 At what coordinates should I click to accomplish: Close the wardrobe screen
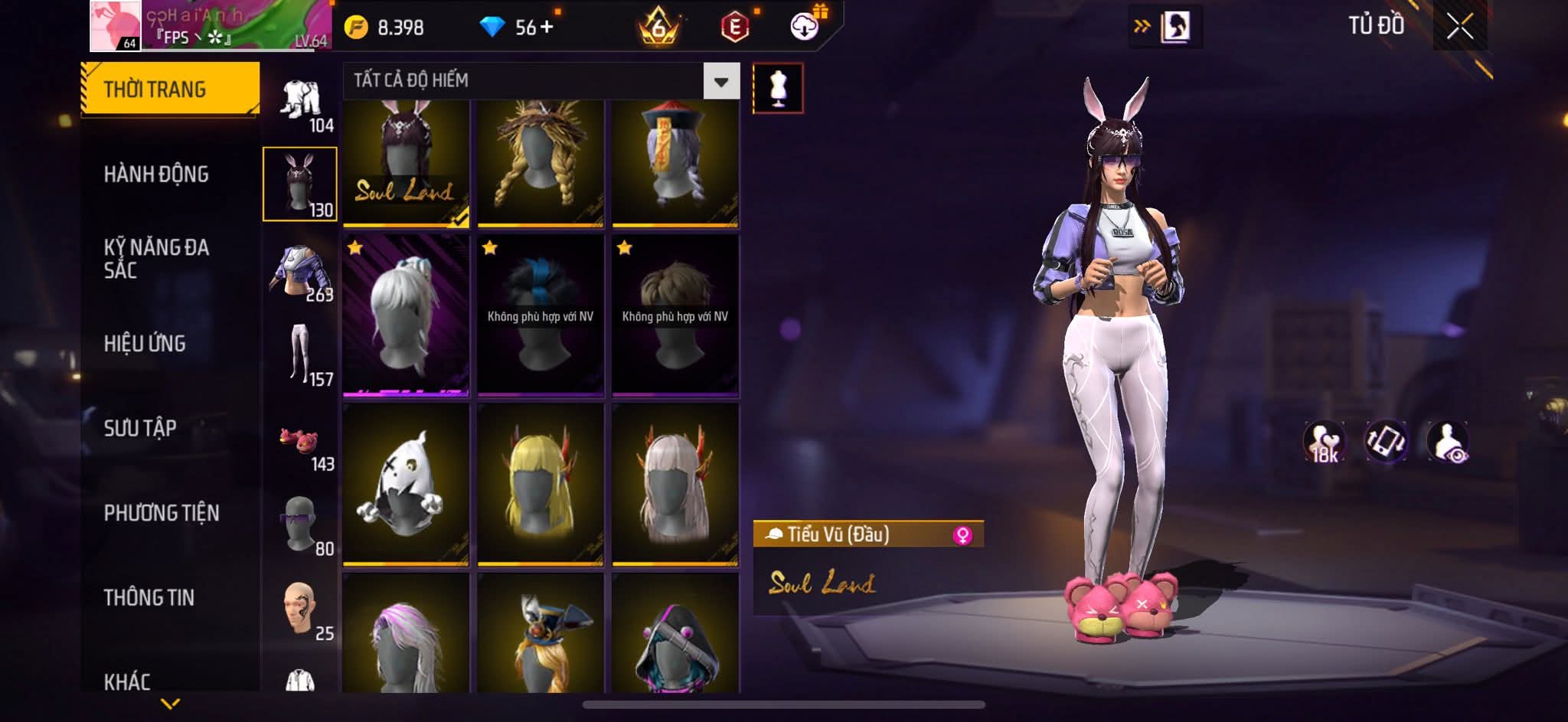pos(1459,28)
